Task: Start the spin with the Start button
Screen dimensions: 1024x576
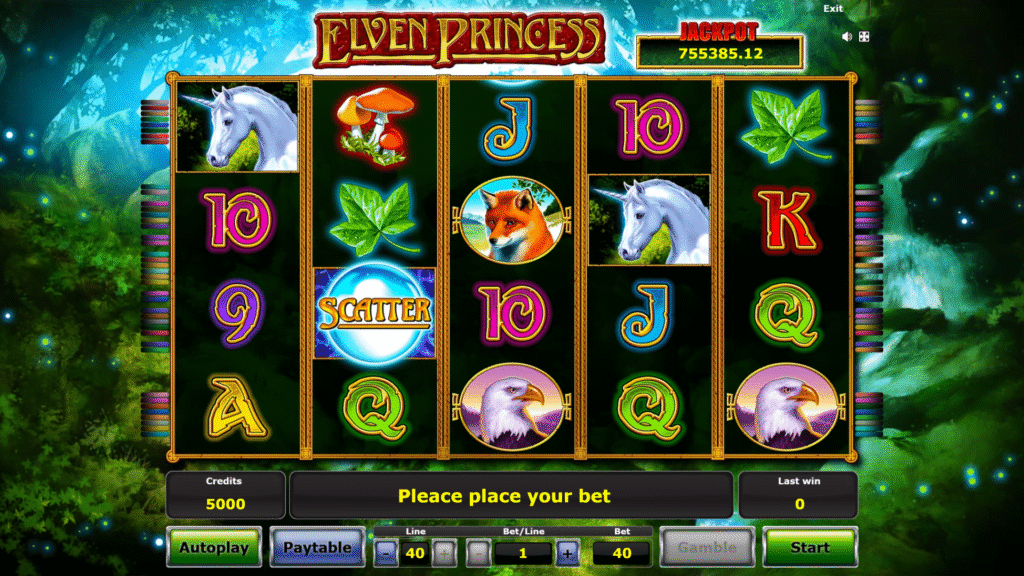Action: click(x=810, y=547)
